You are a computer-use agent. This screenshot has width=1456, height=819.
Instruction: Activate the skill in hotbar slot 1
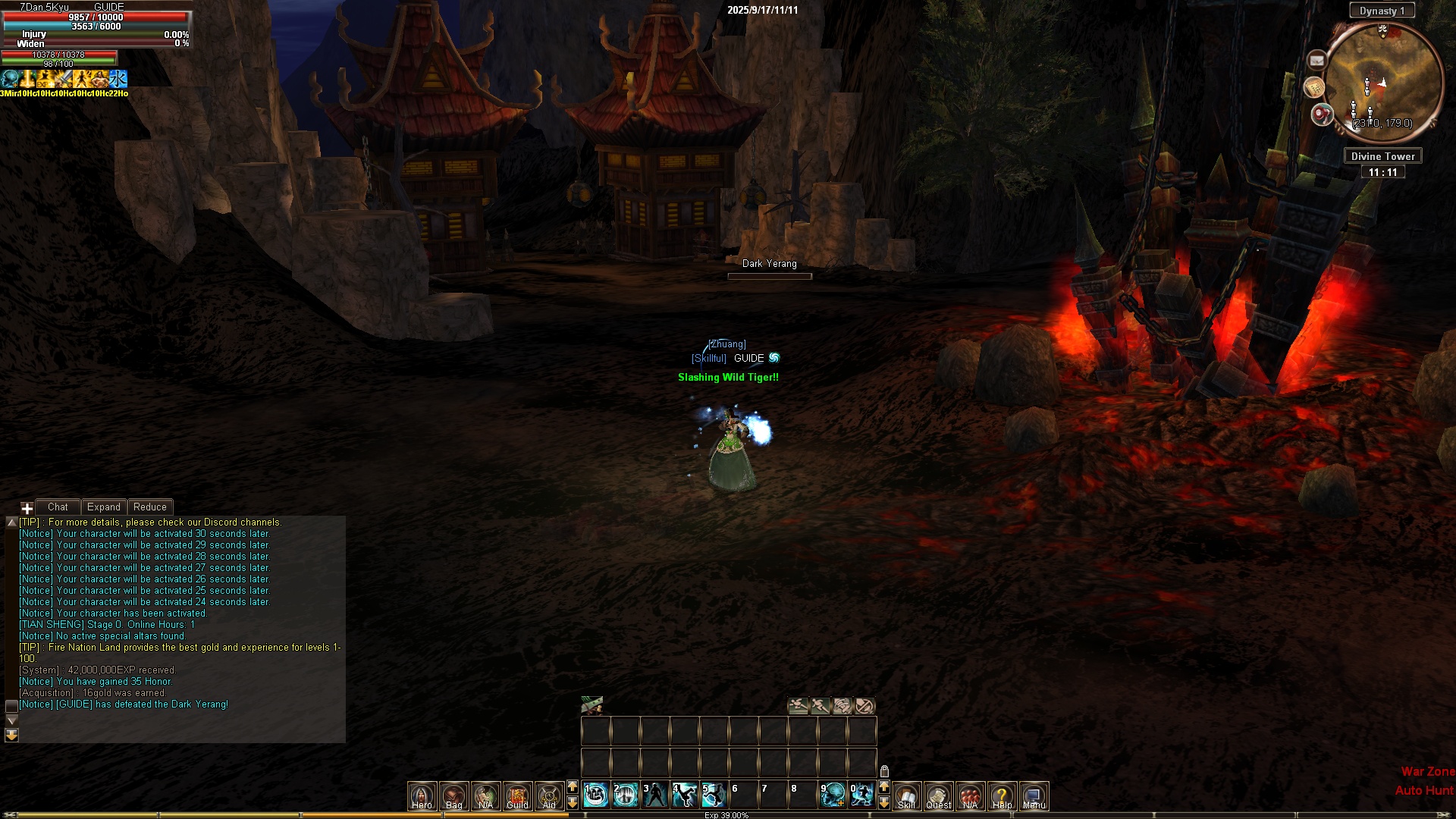[x=596, y=795]
